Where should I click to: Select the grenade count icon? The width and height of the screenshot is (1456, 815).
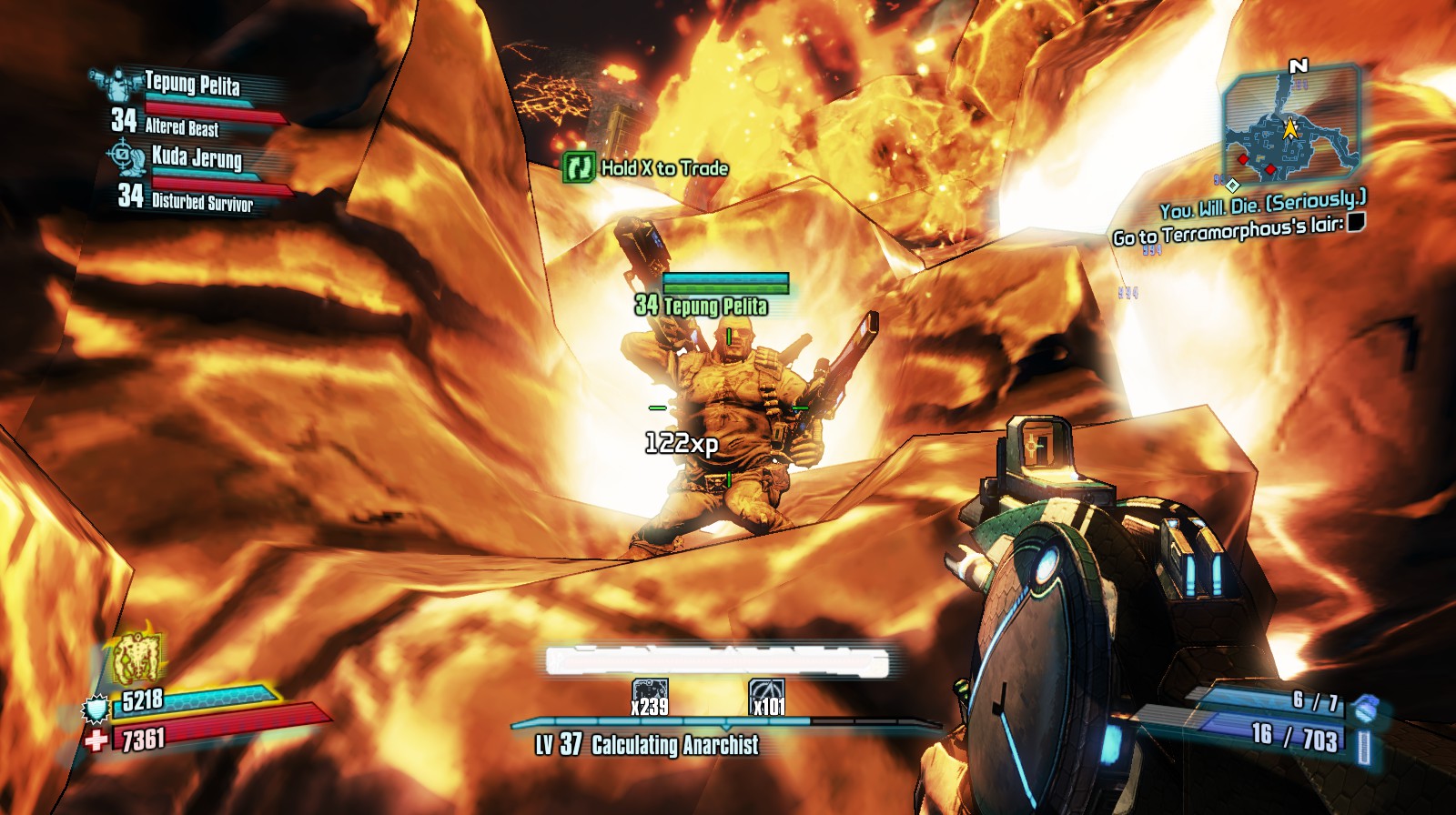pos(1364,706)
